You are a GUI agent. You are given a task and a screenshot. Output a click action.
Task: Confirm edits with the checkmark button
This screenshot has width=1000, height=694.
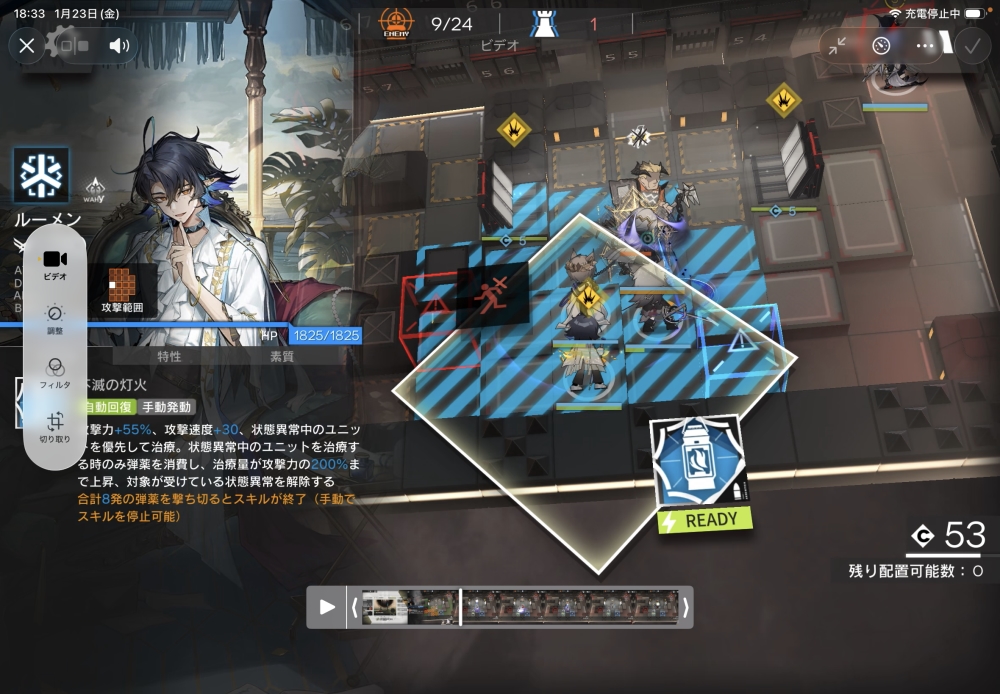970,45
